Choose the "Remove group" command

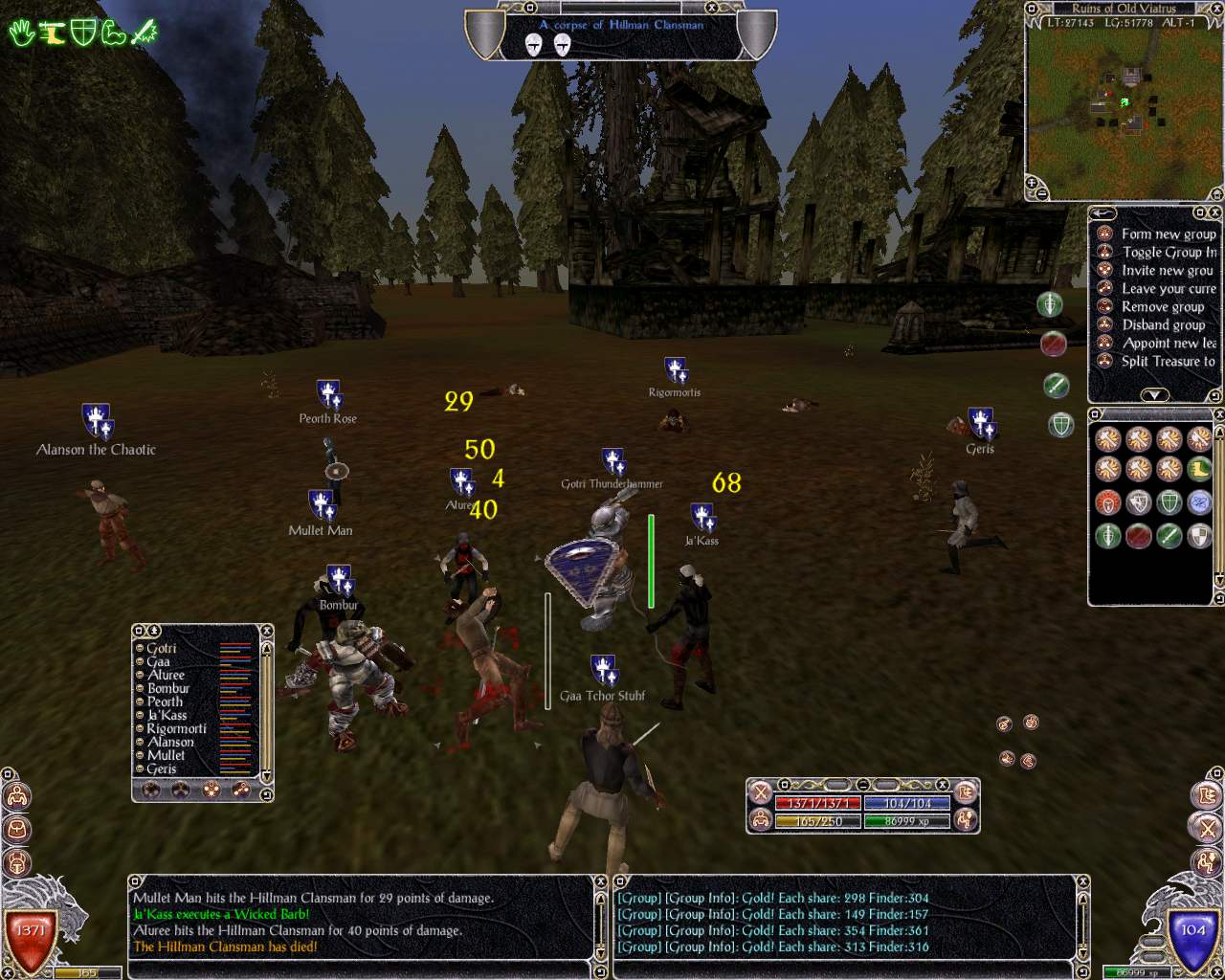pos(1162,306)
